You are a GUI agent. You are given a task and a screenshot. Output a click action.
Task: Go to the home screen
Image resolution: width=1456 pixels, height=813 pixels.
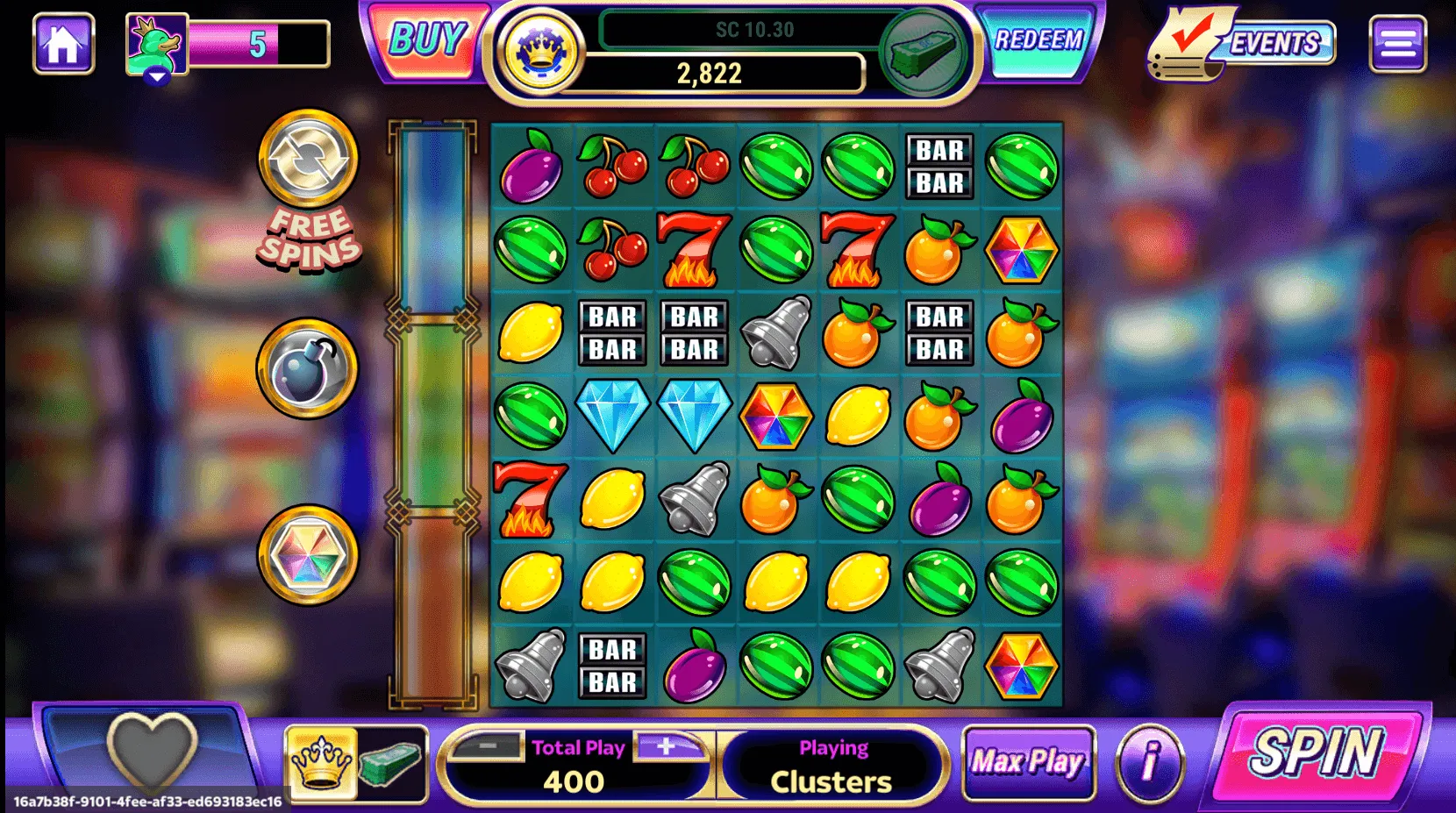point(63,43)
